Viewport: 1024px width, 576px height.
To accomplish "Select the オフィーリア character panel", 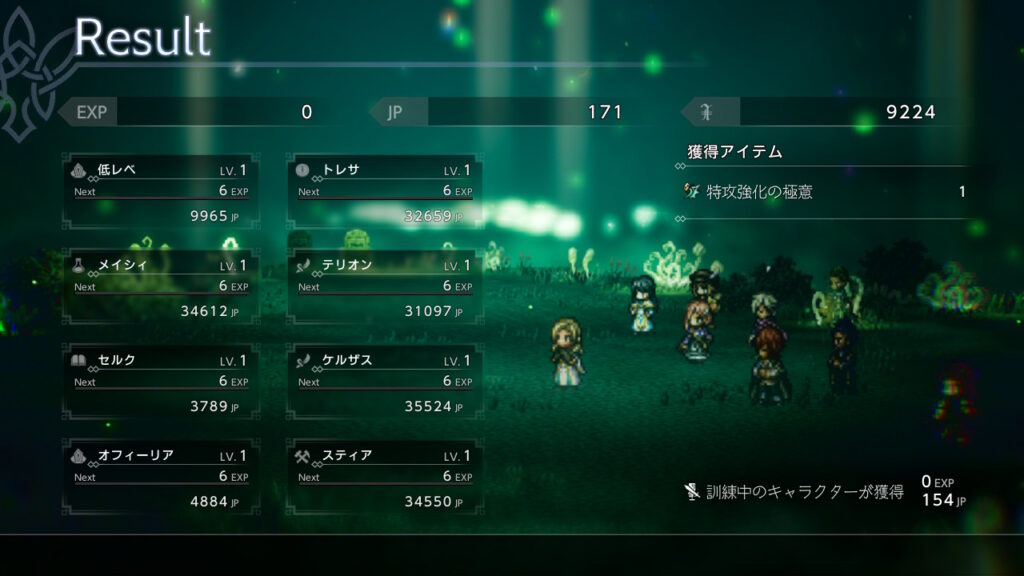I will pyautogui.click(x=161, y=478).
